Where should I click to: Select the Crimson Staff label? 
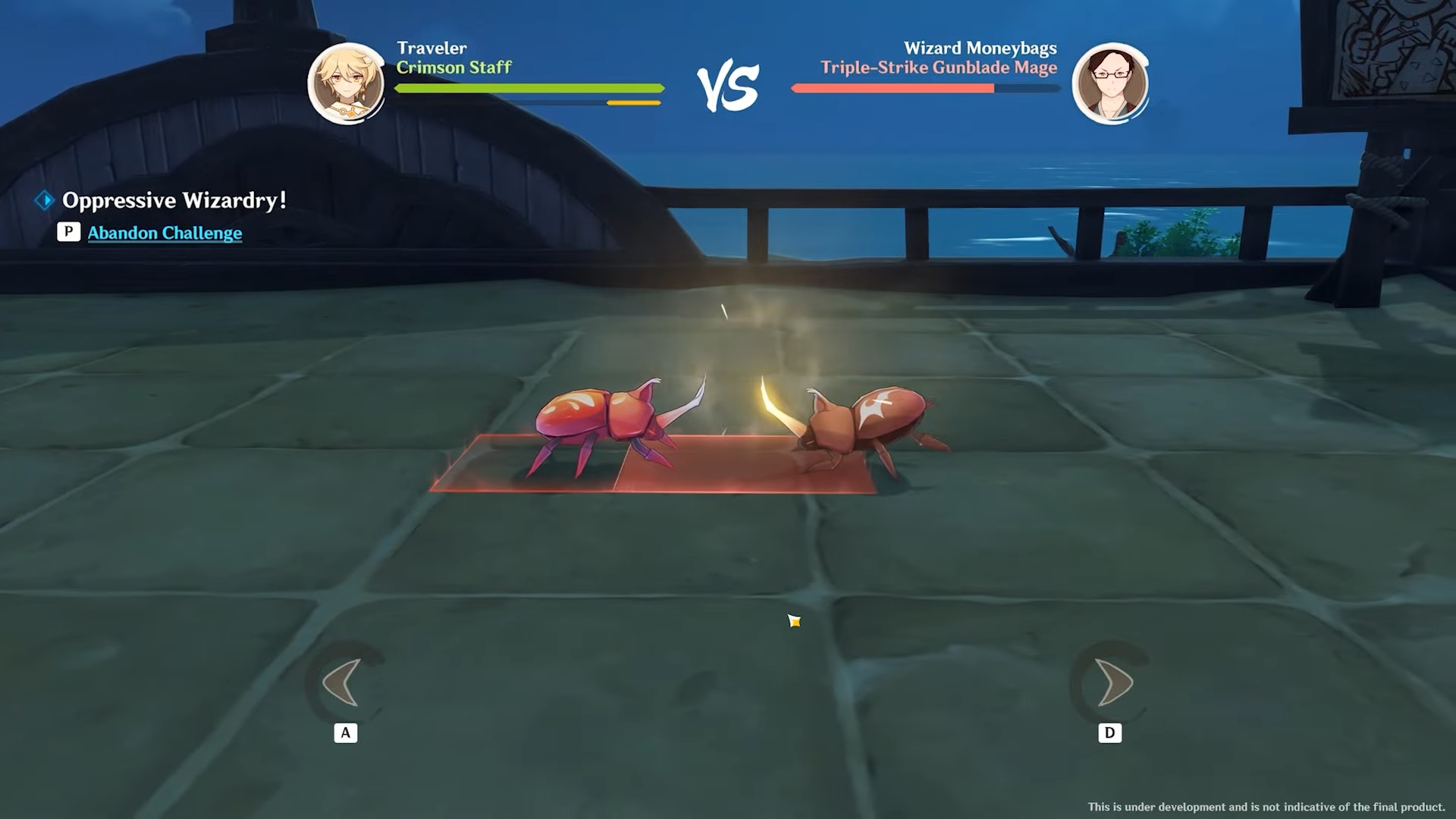pos(454,67)
